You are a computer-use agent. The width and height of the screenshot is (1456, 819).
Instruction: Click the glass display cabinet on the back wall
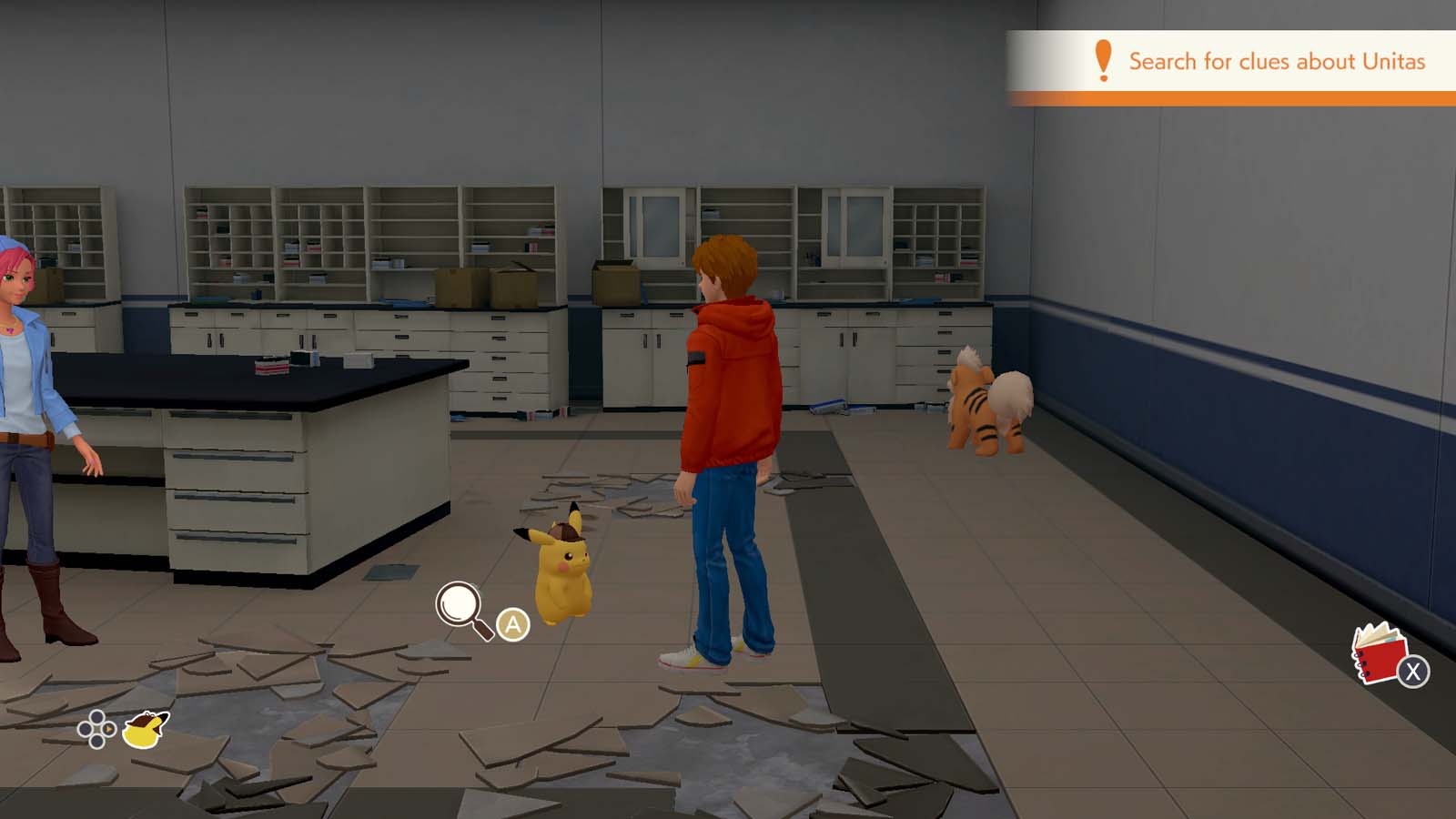pyautogui.click(x=655, y=227)
